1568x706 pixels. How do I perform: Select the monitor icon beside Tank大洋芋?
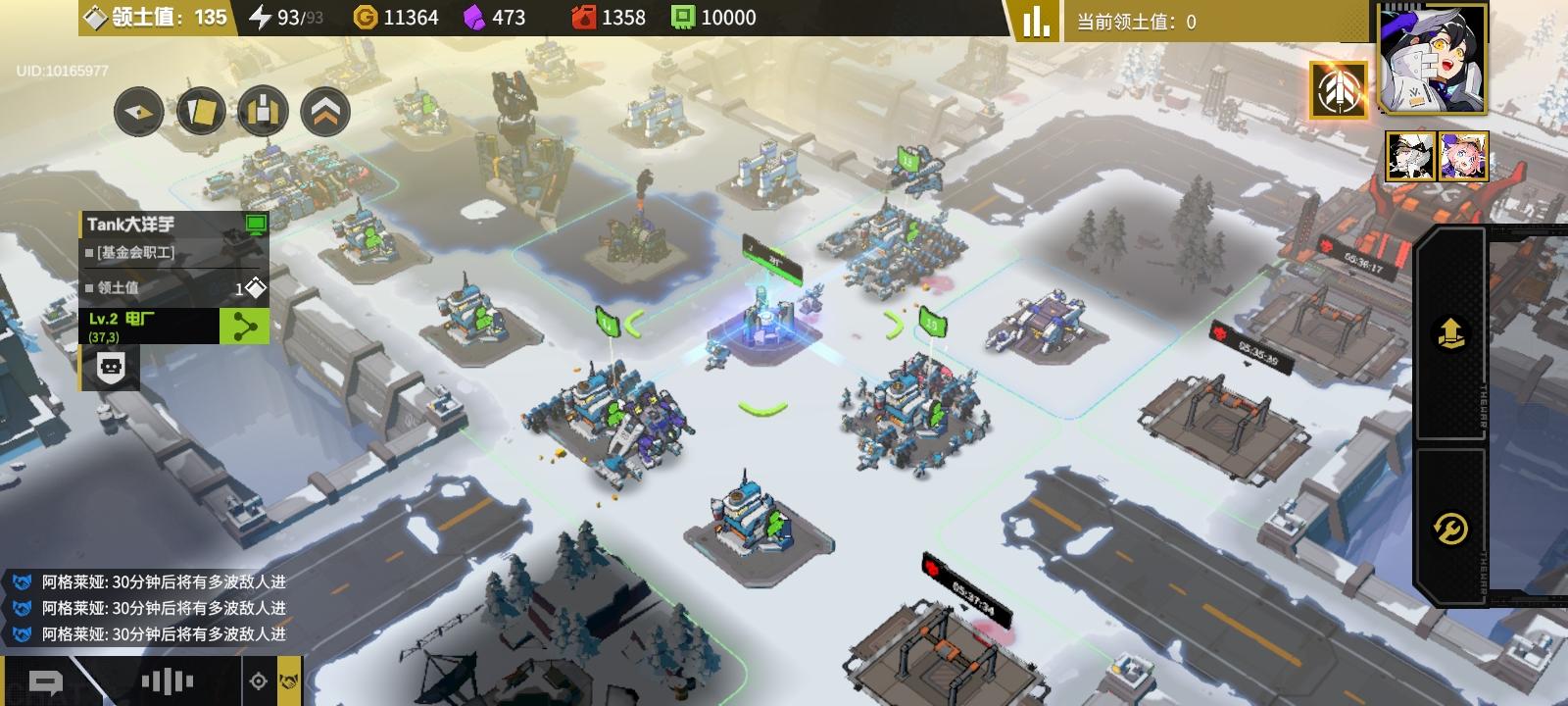pyautogui.click(x=256, y=226)
